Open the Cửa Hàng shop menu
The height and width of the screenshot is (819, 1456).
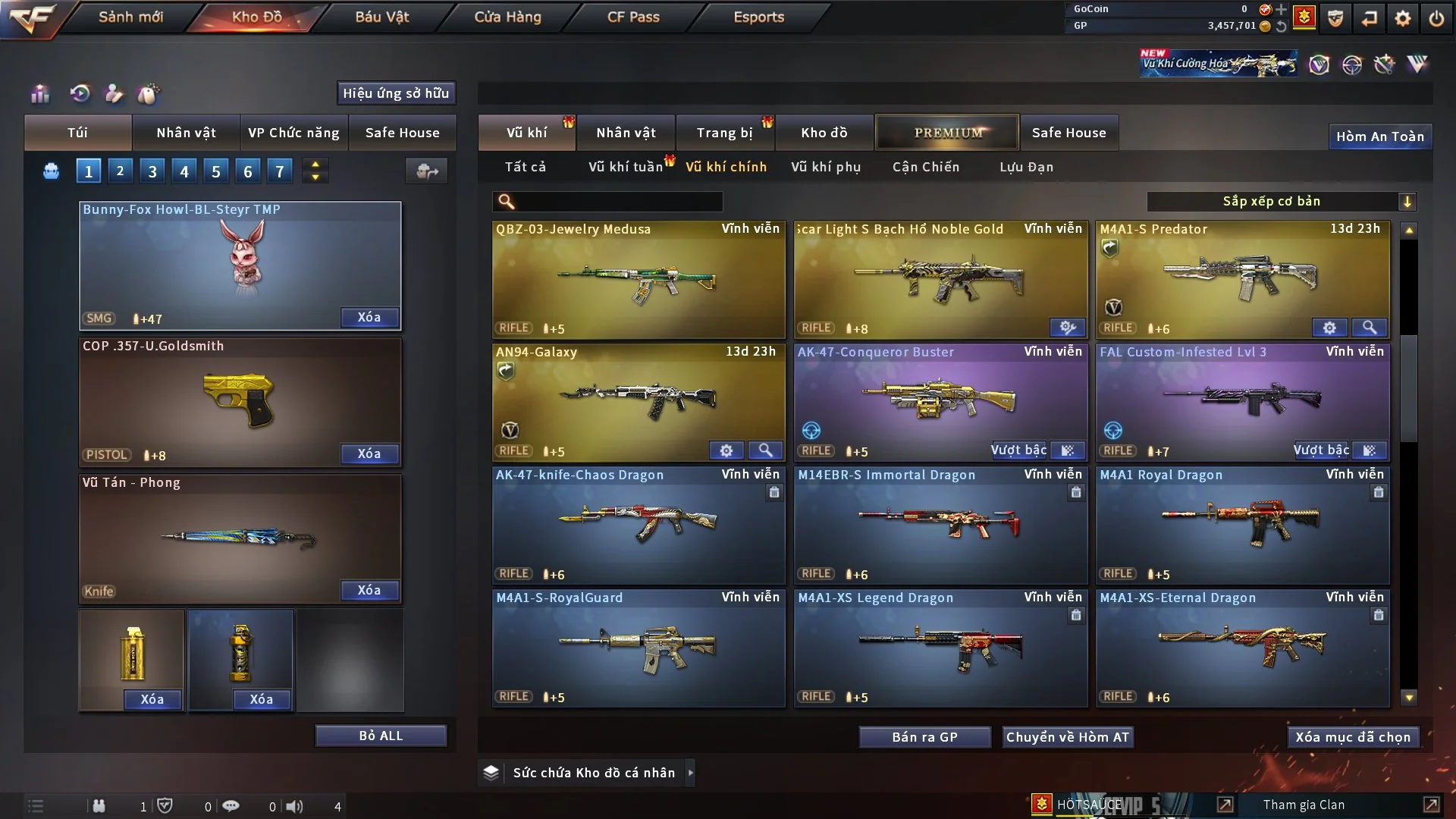507,17
